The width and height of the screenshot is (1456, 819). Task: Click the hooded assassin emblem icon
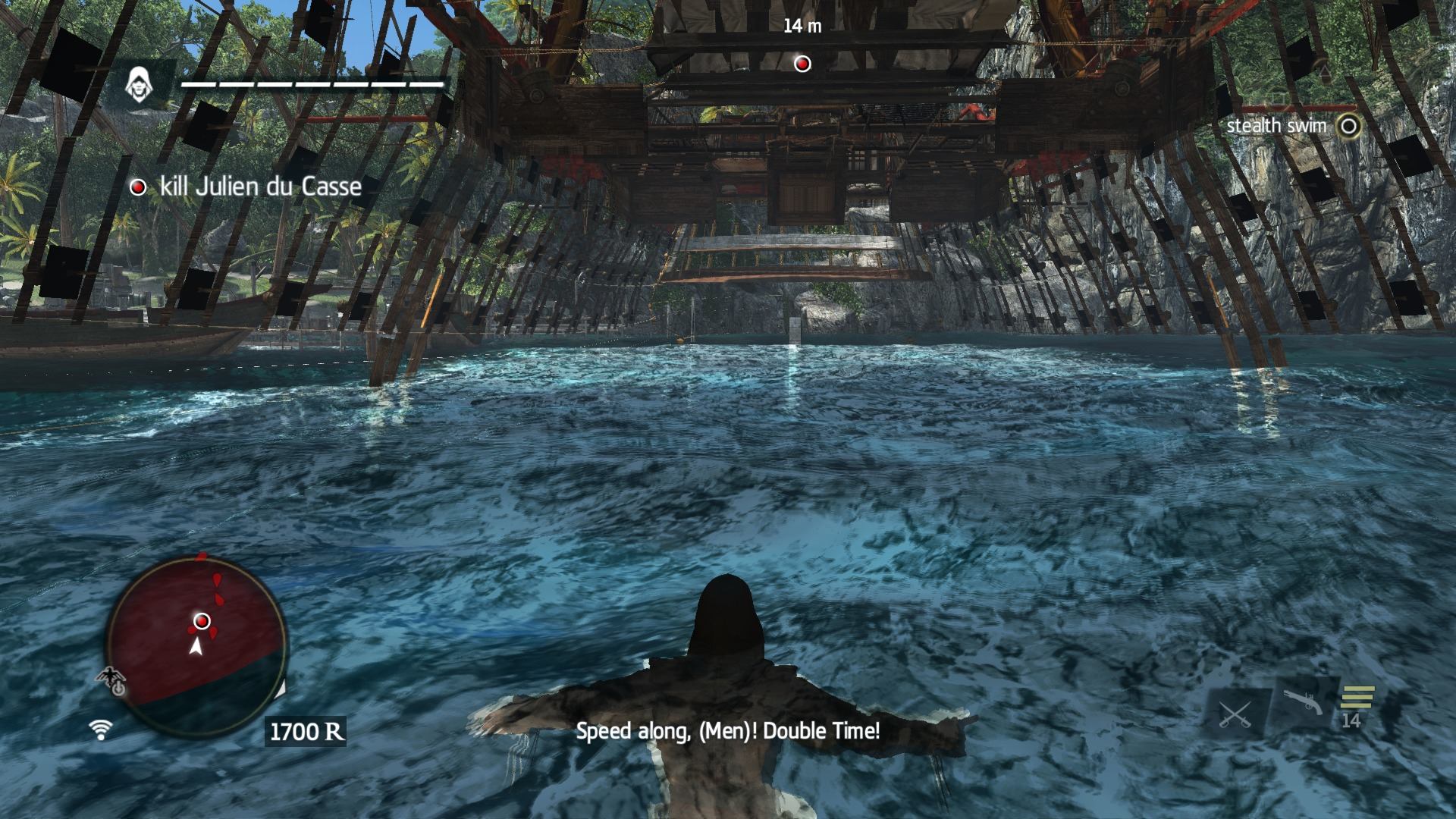coord(137,84)
